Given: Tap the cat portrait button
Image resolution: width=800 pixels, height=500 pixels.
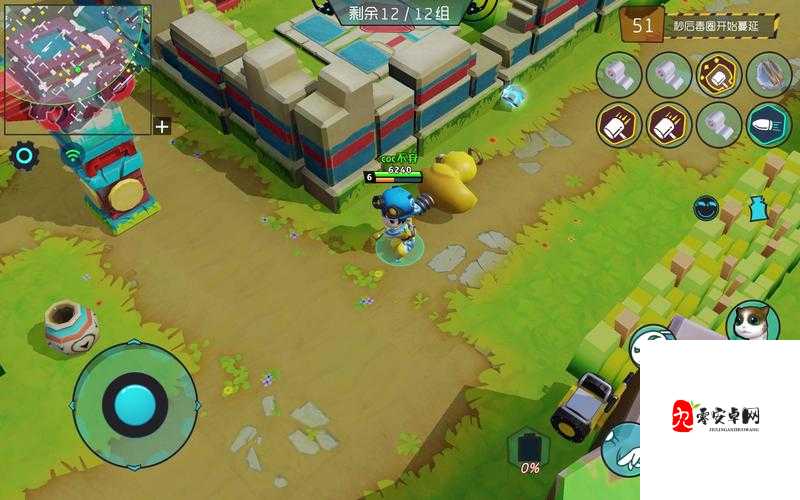Looking at the screenshot, I should (752, 322).
